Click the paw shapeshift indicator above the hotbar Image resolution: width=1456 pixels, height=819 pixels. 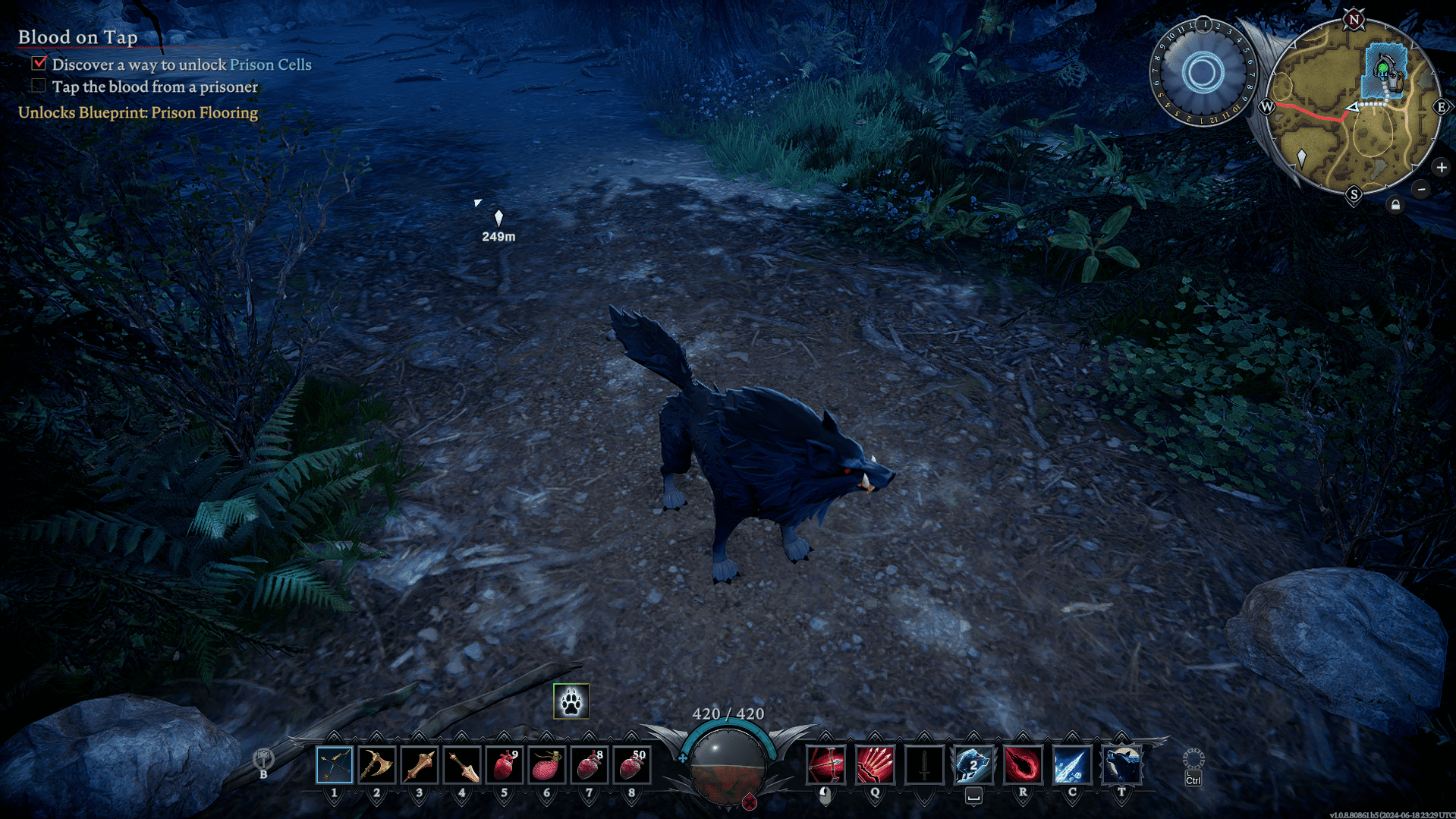pos(571,702)
